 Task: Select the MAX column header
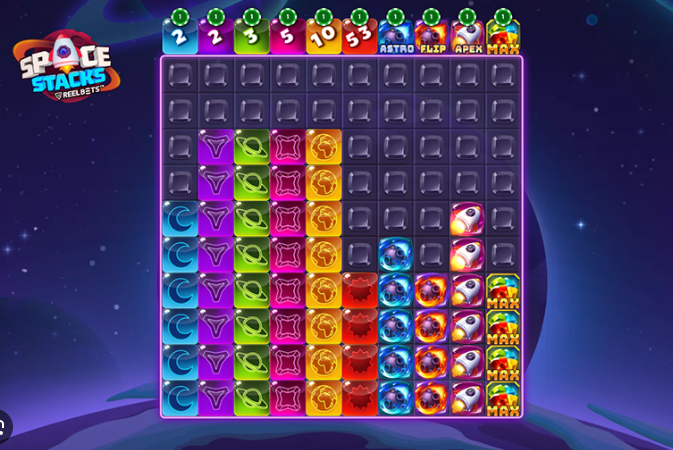pyautogui.click(x=503, y=37)
